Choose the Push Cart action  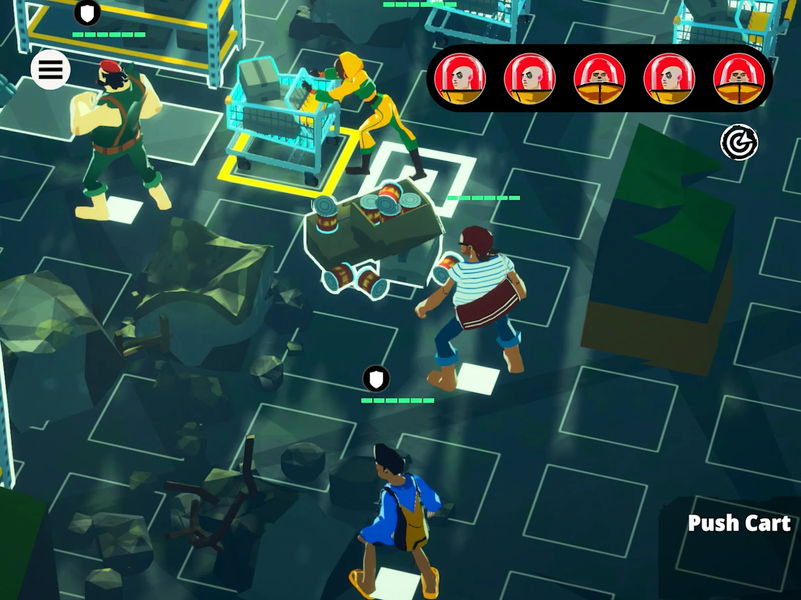pyautogui.click(x=739, y=523)
